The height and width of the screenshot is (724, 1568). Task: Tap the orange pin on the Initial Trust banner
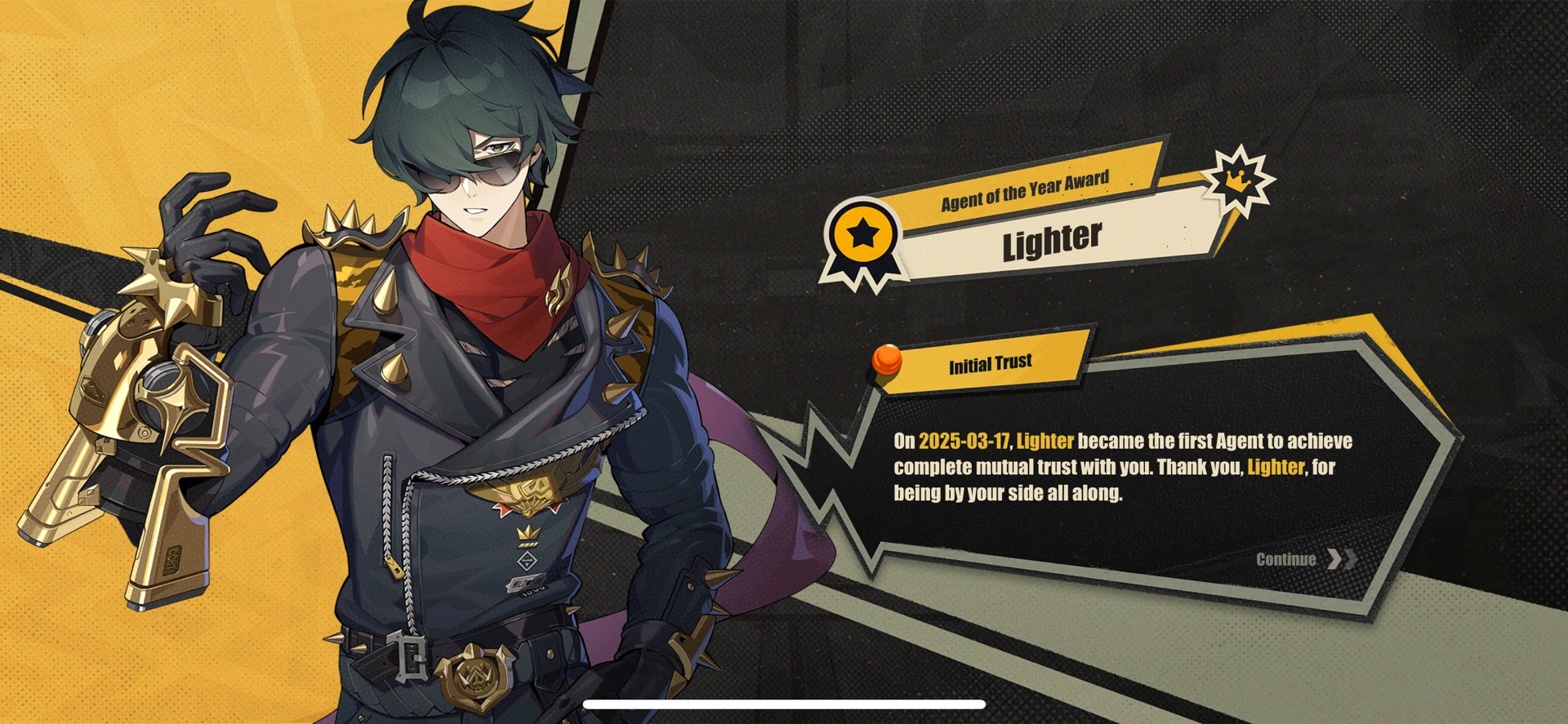point(887,360)
